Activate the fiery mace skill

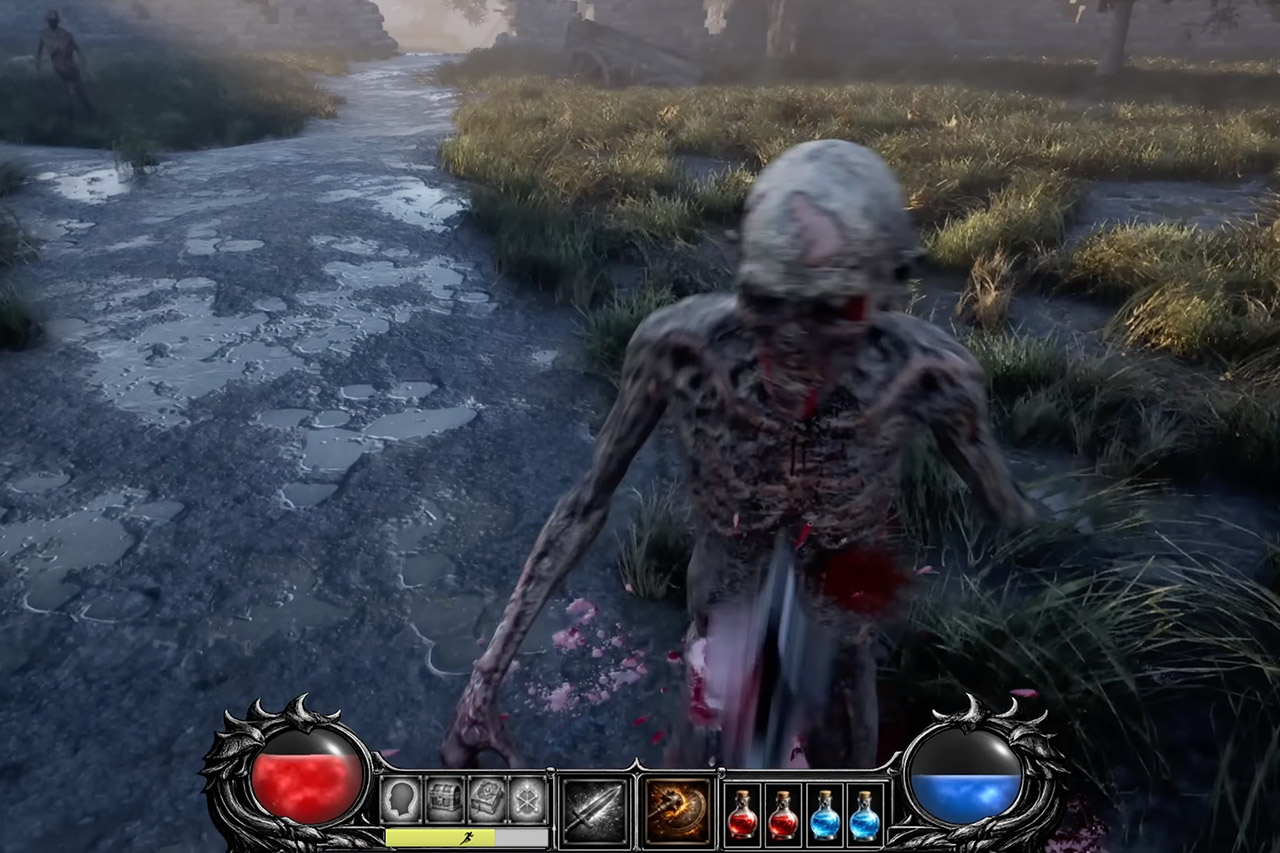click(678, 809)
